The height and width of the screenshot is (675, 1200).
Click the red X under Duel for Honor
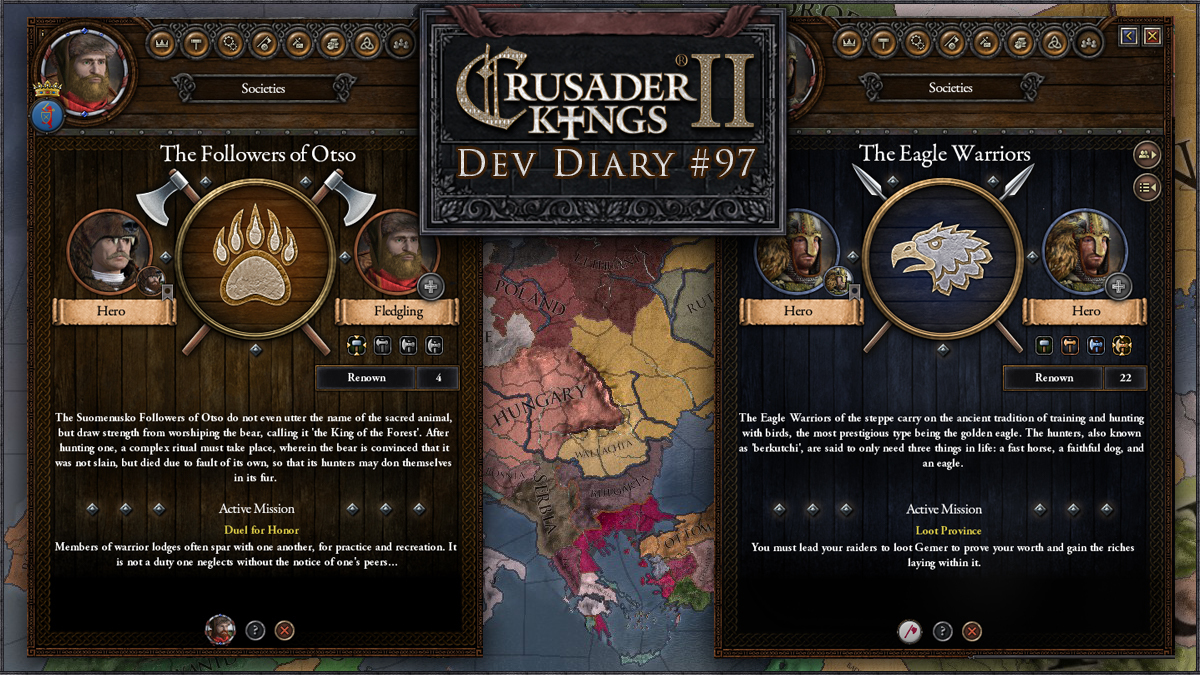point(285,630)
